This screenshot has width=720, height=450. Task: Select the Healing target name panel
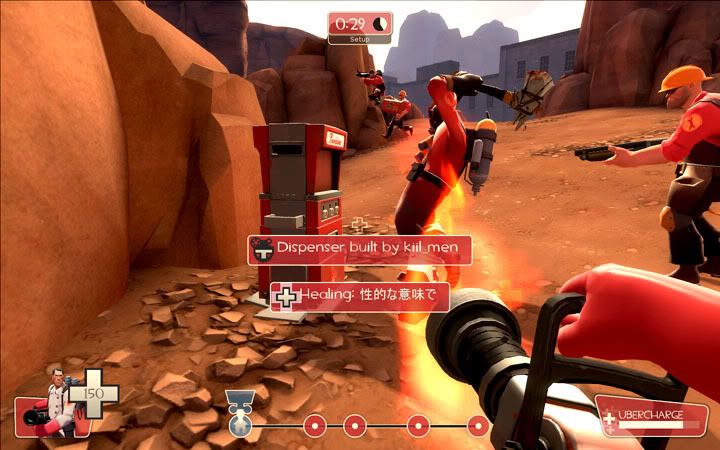(359, 296)
